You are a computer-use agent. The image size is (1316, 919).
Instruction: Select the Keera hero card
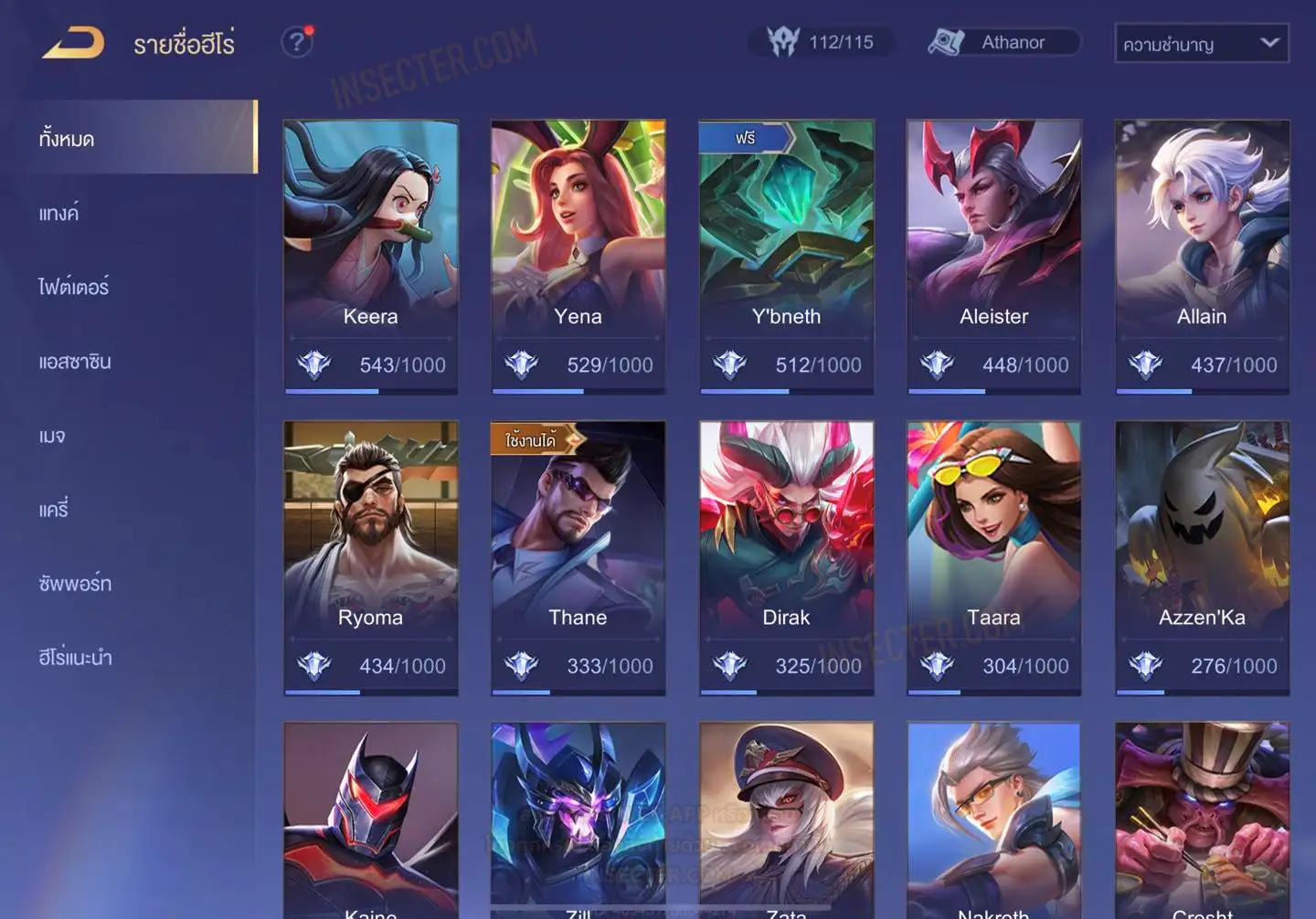click(370, 256)
